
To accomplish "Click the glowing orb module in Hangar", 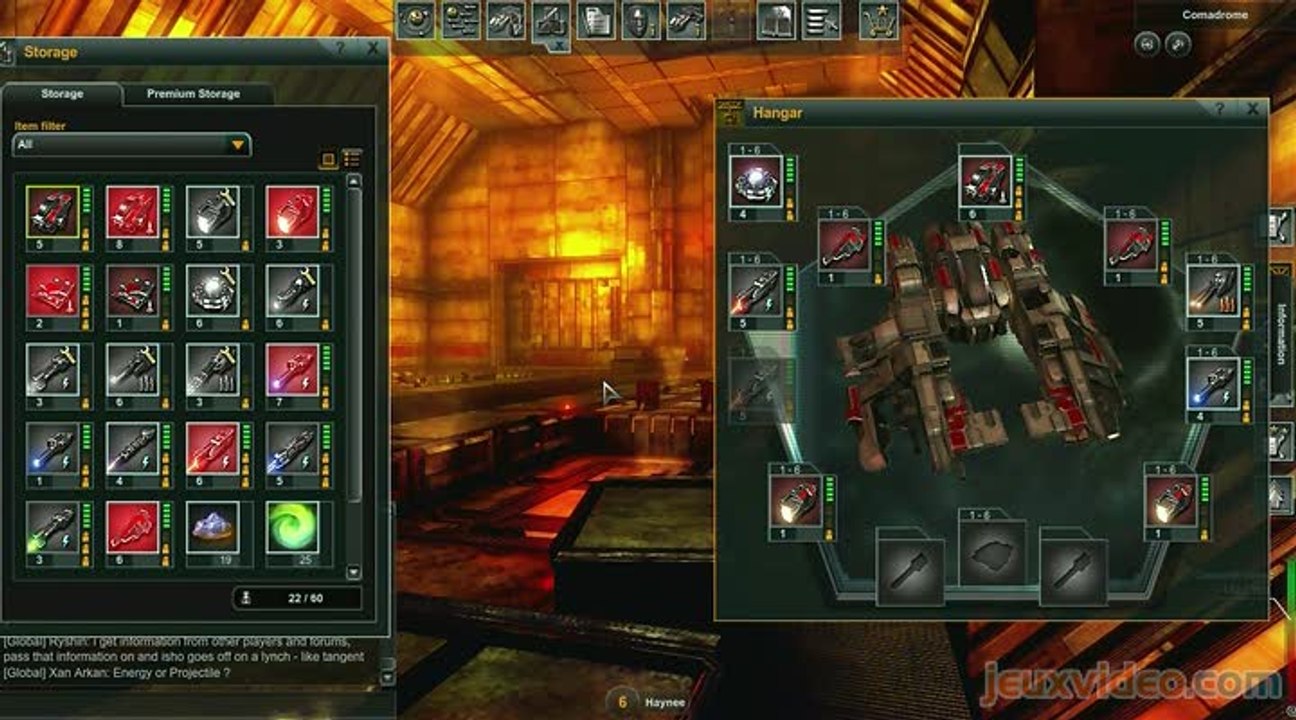I will (x=755, y=182).
